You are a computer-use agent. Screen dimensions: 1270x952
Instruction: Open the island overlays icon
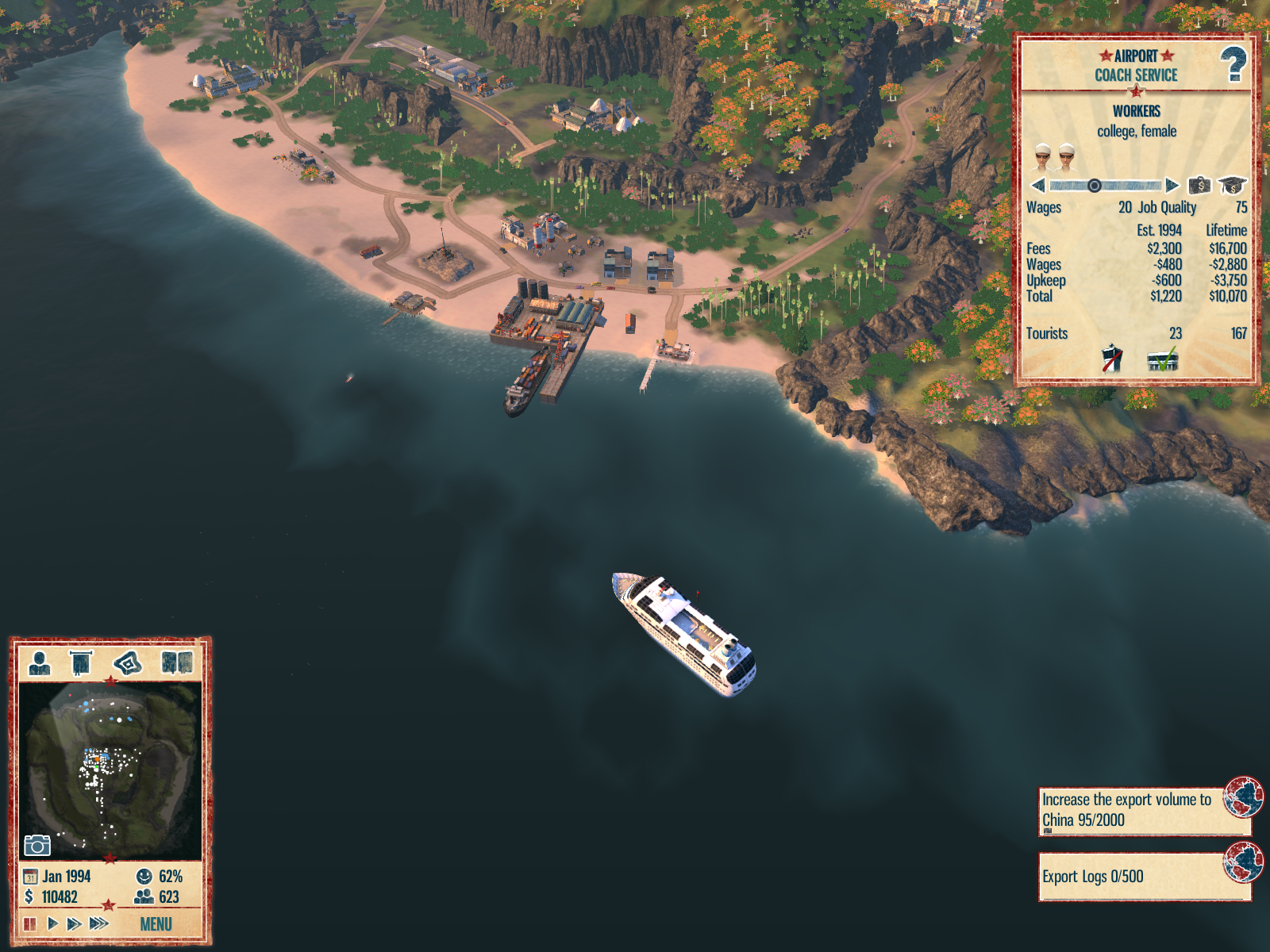click(128, 662)
